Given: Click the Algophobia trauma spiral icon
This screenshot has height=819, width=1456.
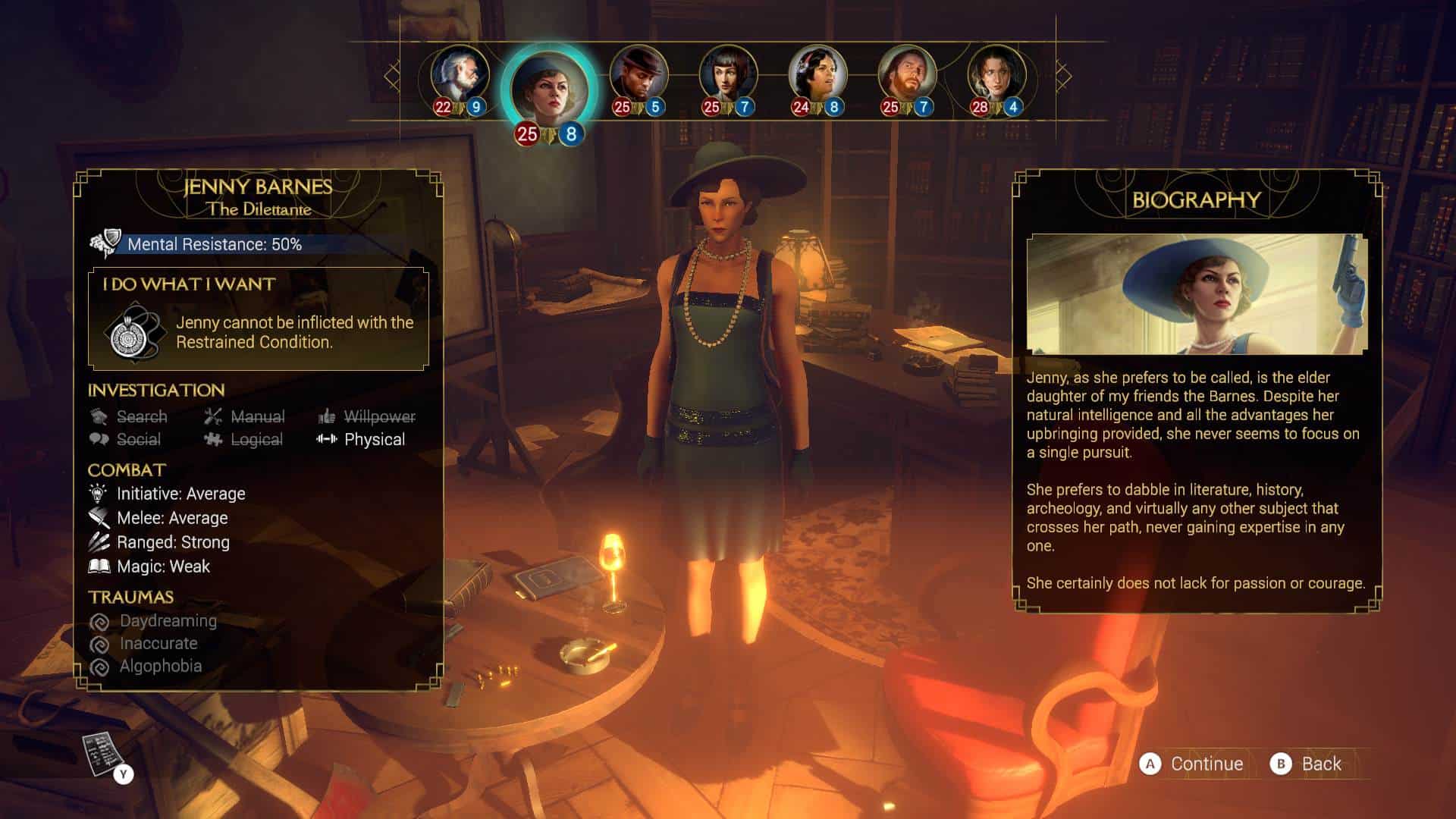Looking at the screenshot, I should point(101,666).
